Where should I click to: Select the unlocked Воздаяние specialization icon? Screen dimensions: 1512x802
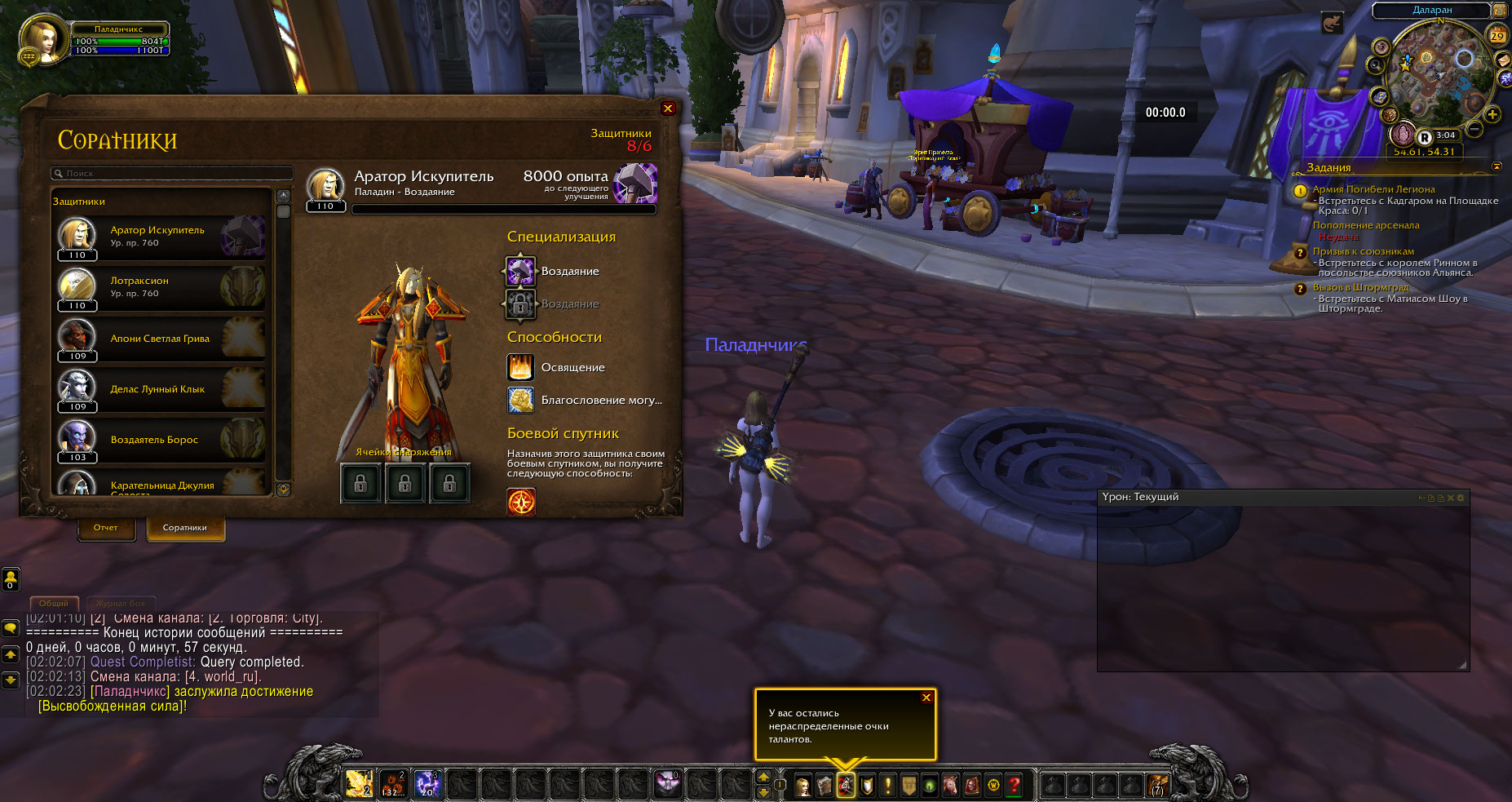(x=520, y=271)
